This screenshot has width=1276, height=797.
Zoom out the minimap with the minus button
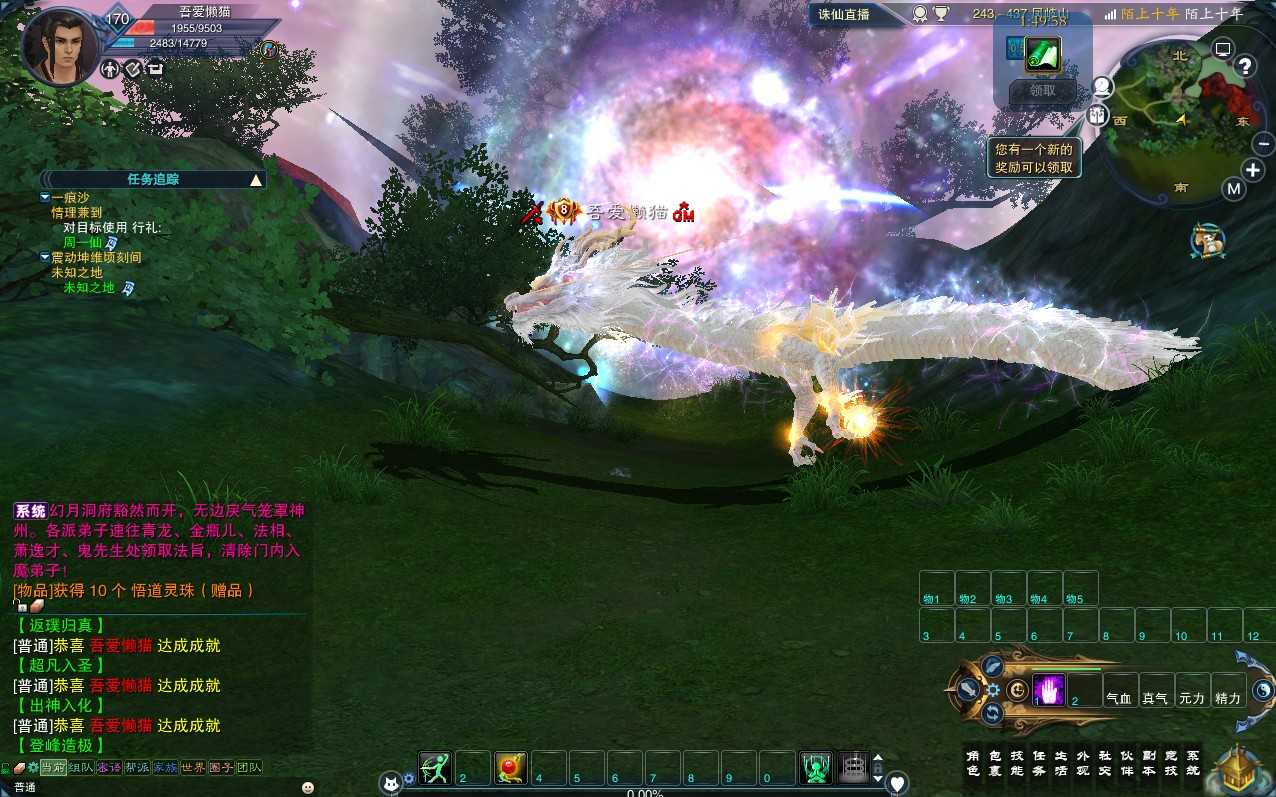coord(1263,145)
